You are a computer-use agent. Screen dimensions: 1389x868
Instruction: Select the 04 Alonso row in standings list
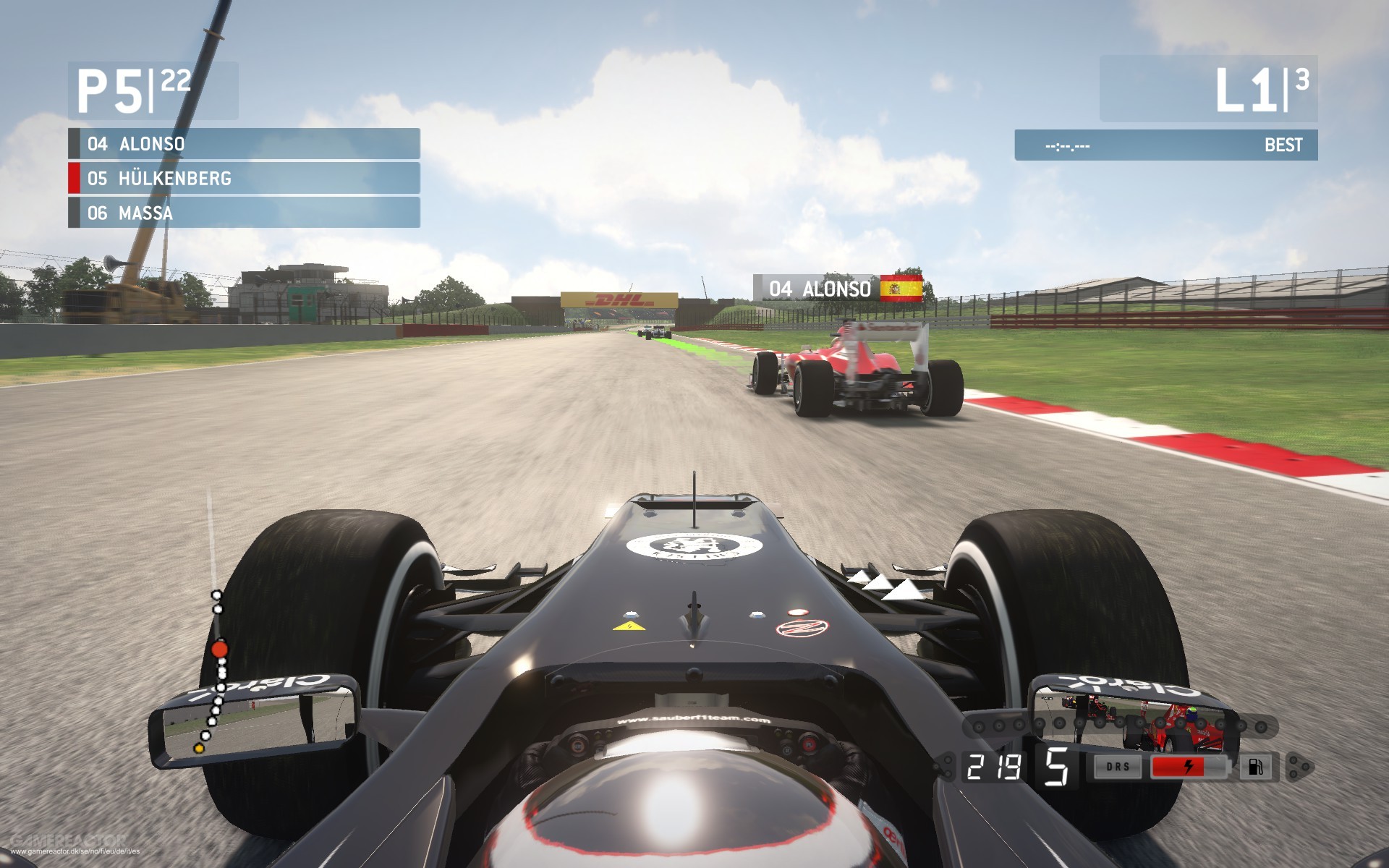coord(244,144)
